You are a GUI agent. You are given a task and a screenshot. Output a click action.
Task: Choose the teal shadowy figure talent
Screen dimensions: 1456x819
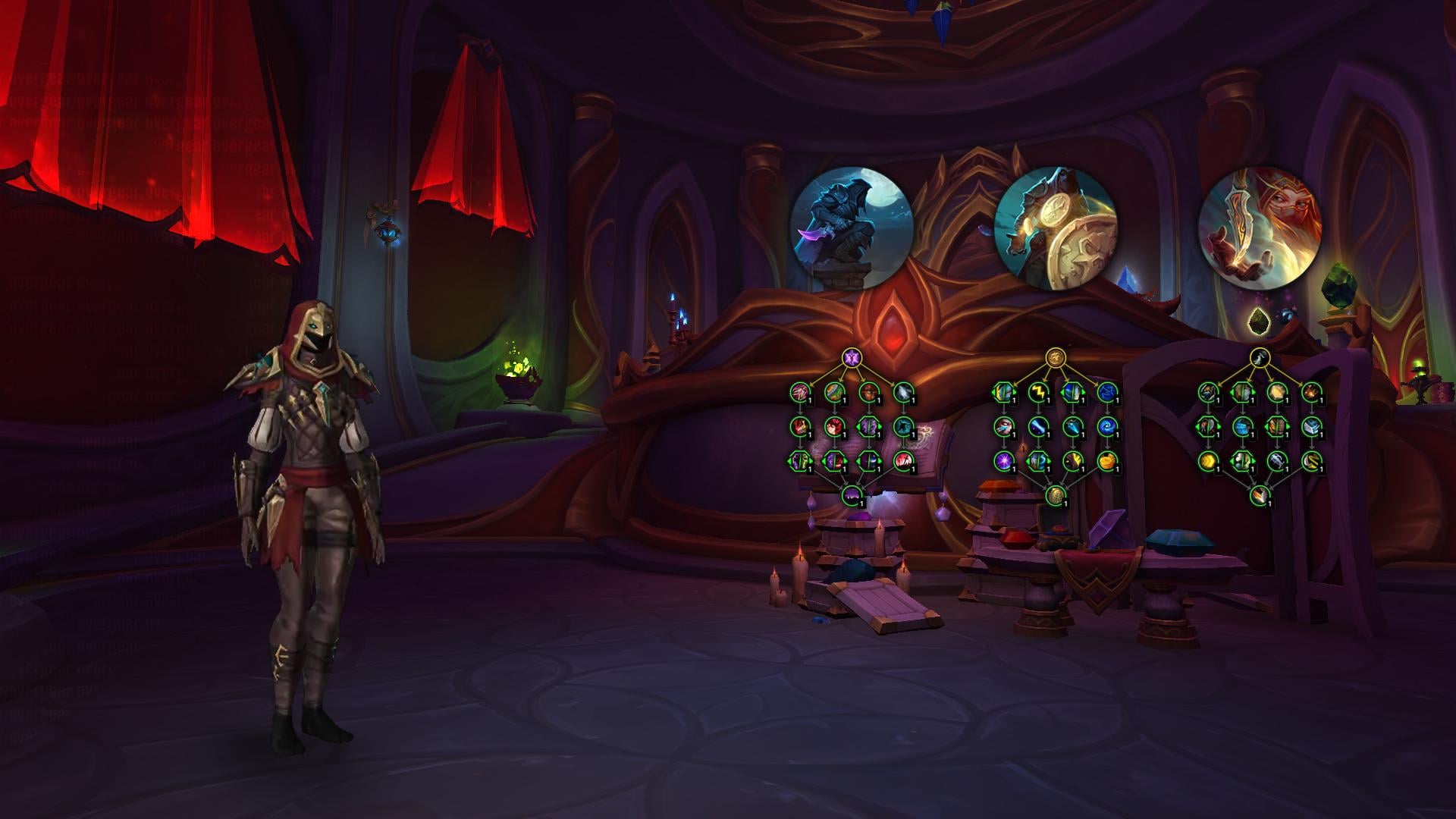click(x=903, y=426)
